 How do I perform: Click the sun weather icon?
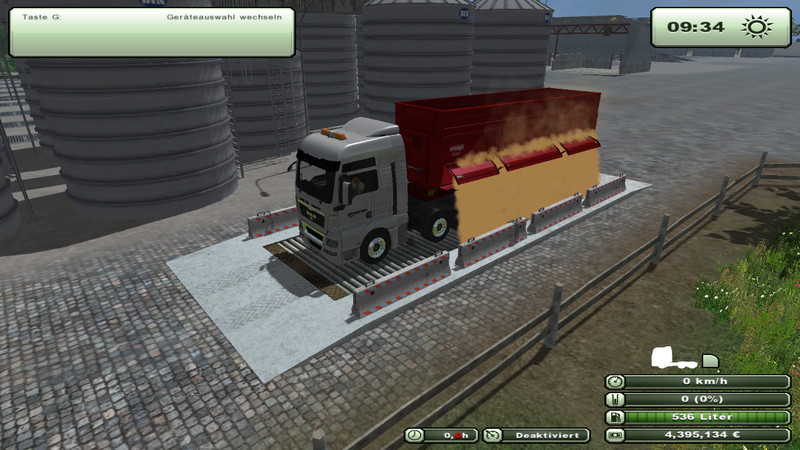click(754, 27)
